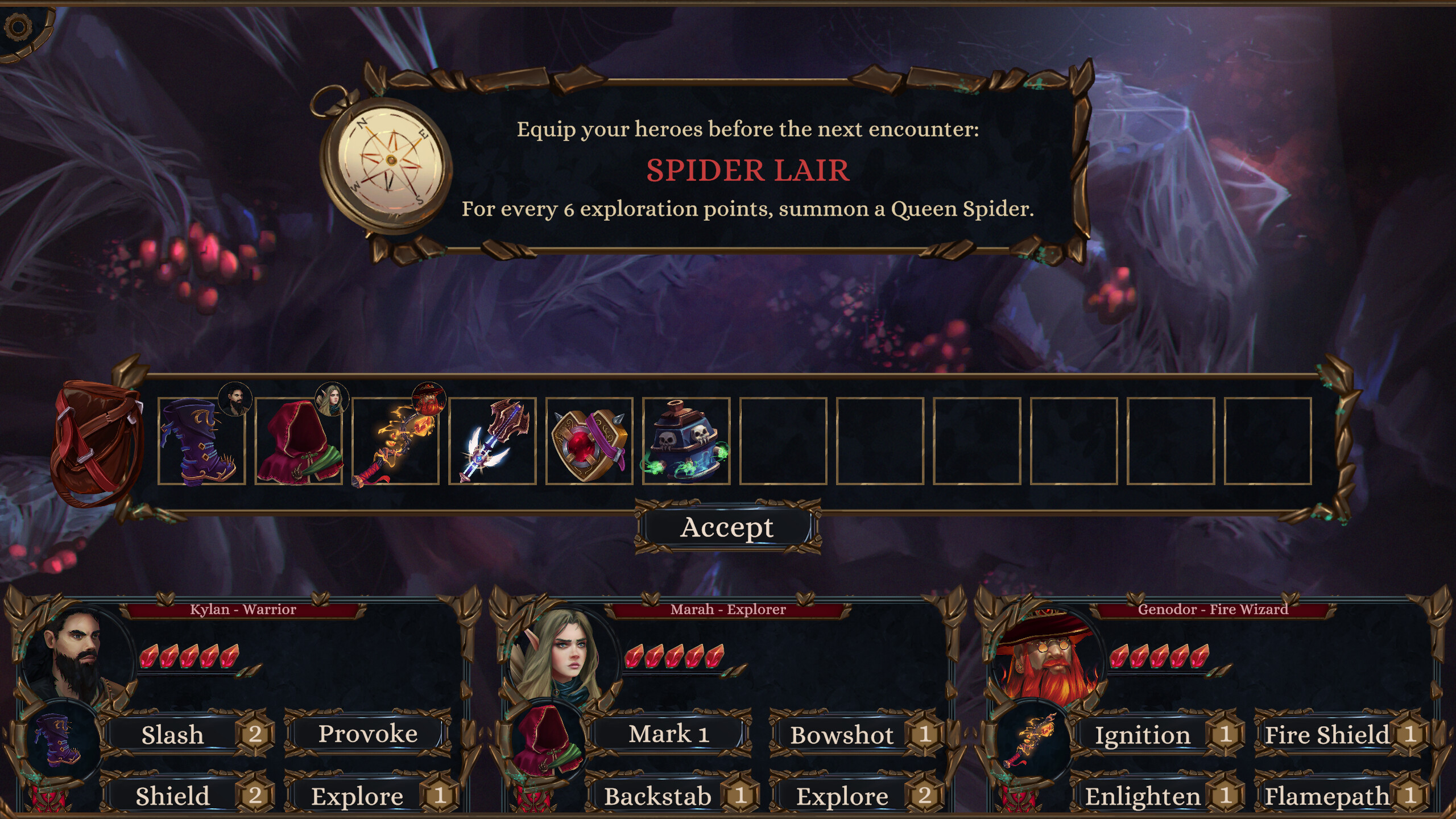Select the Kylan - Warrior name banner
The image size is (1456, 819).
[244, 609]
